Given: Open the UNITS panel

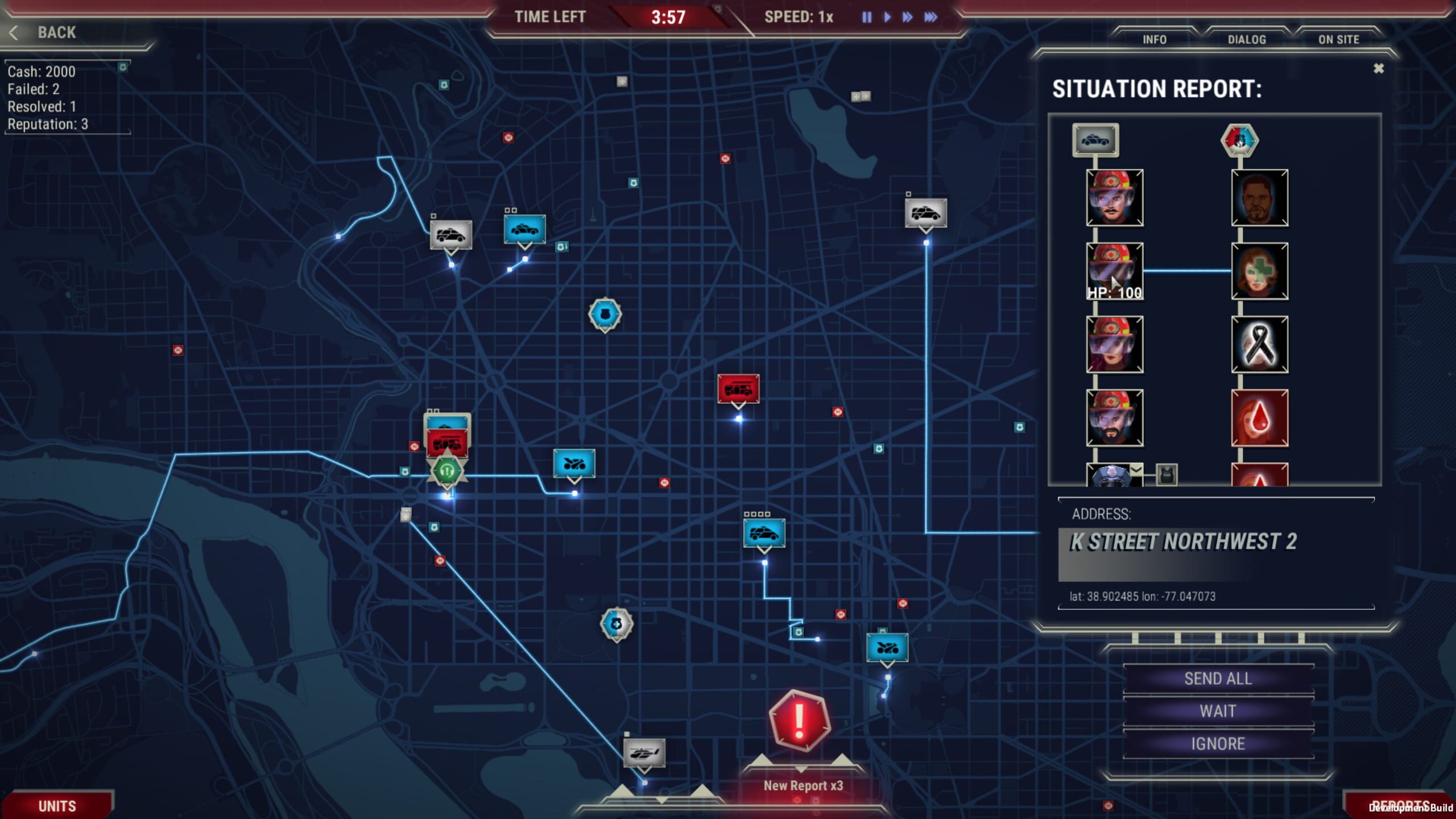Looking at the screenshot, I should tap(57, 805).
